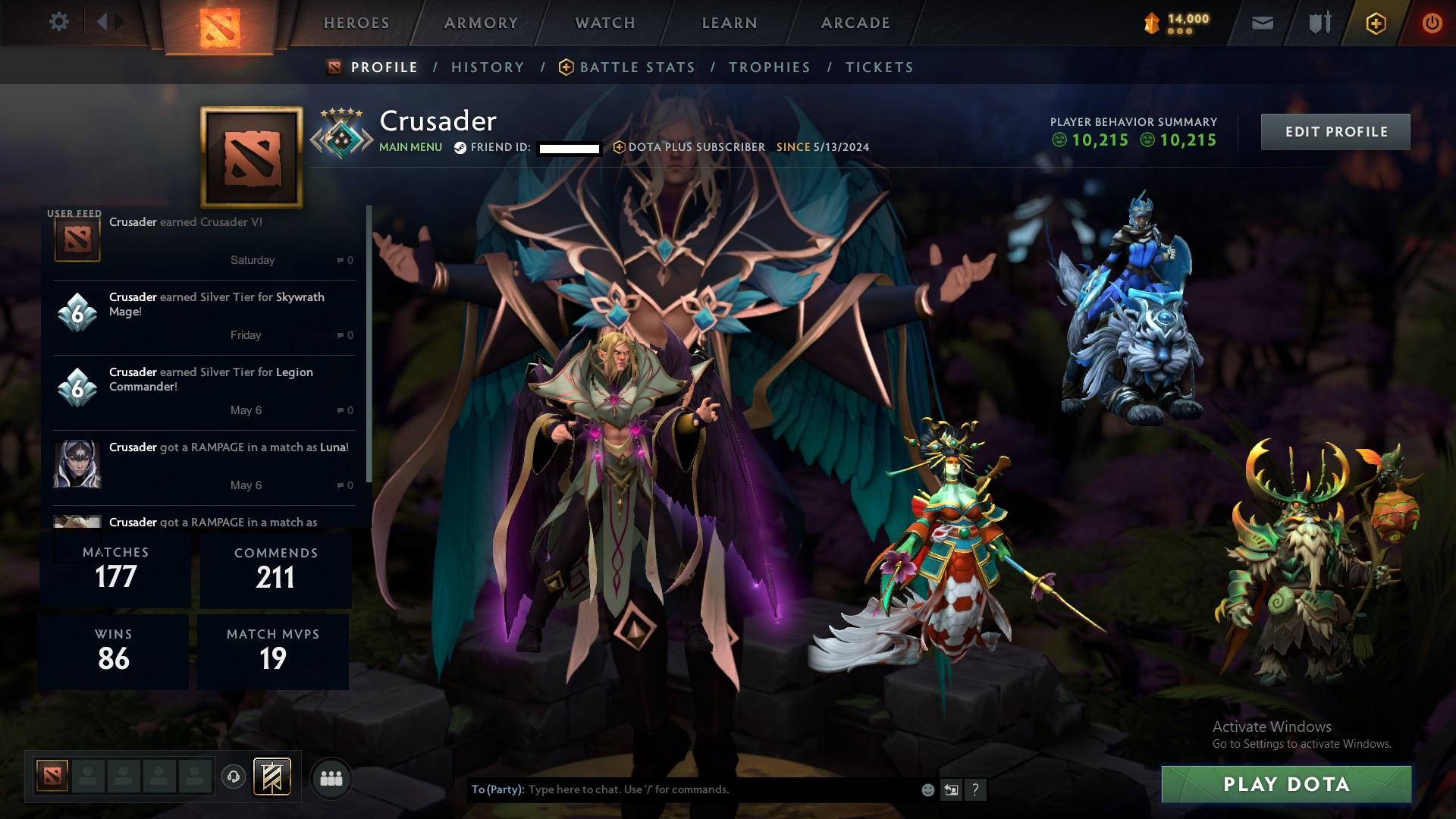
Task: Open the emoticon picker in the chat bar
Action: pos(927,789)
